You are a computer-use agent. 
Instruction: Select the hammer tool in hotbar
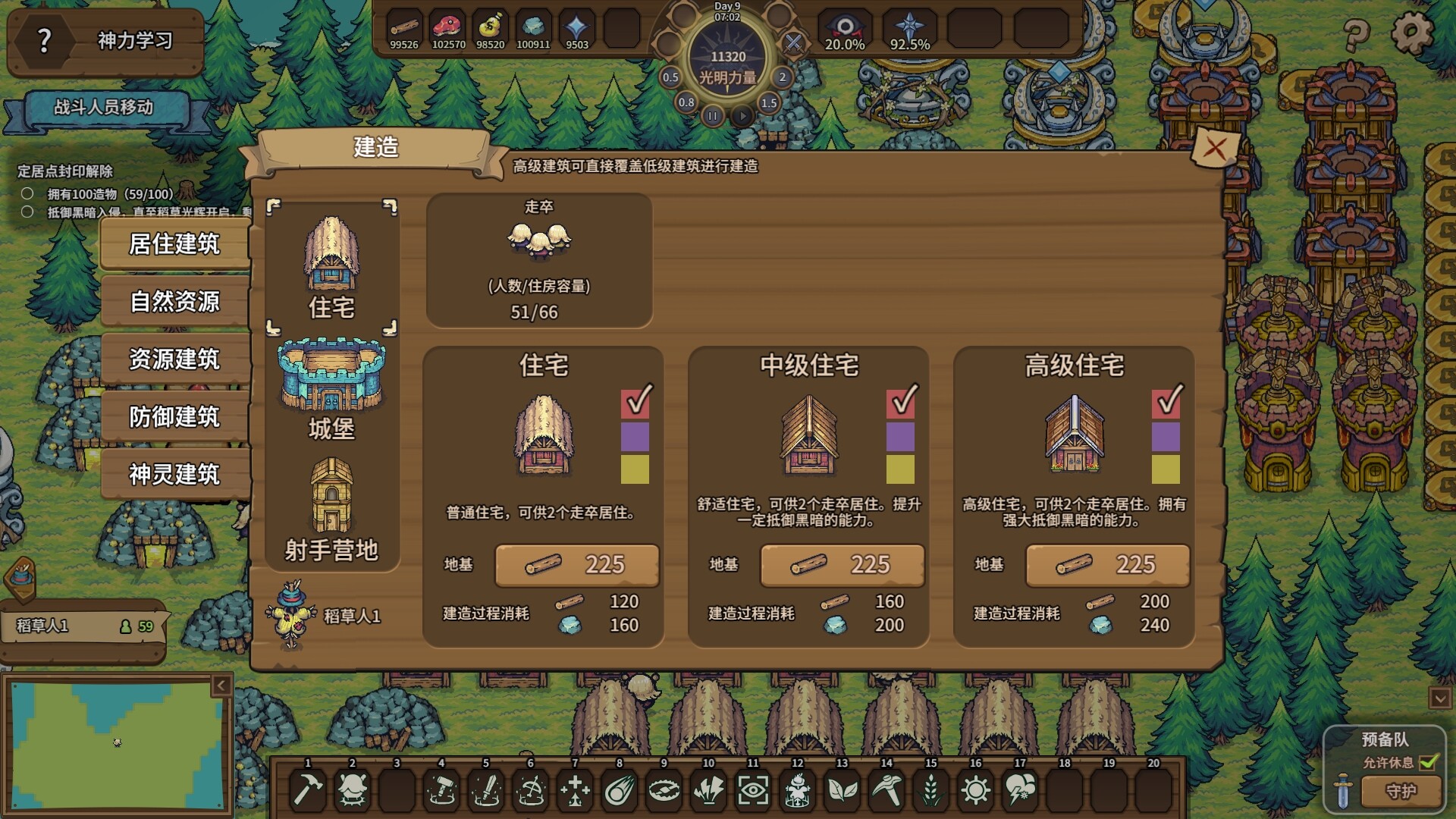308,789
